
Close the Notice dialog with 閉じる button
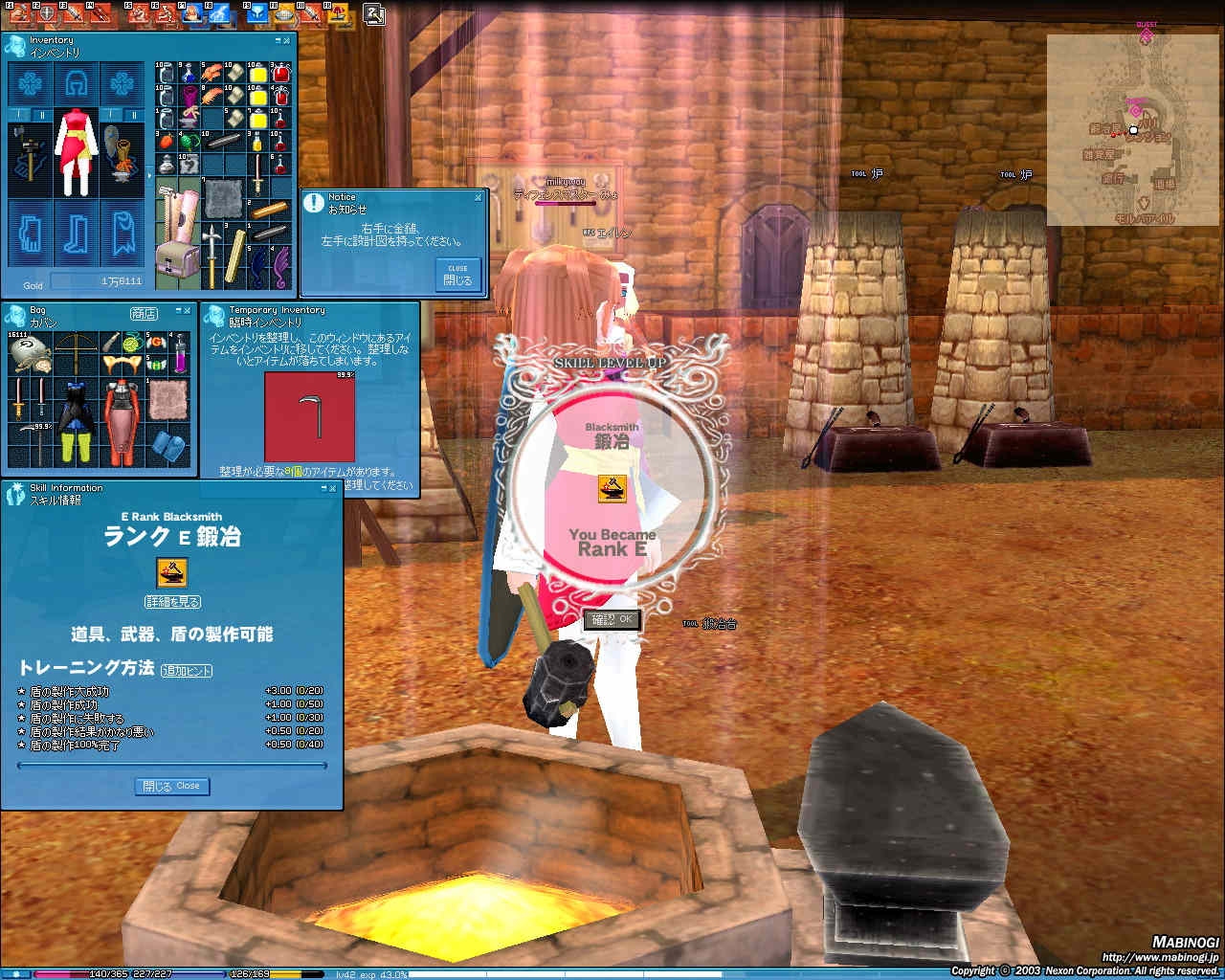[457, 275]
